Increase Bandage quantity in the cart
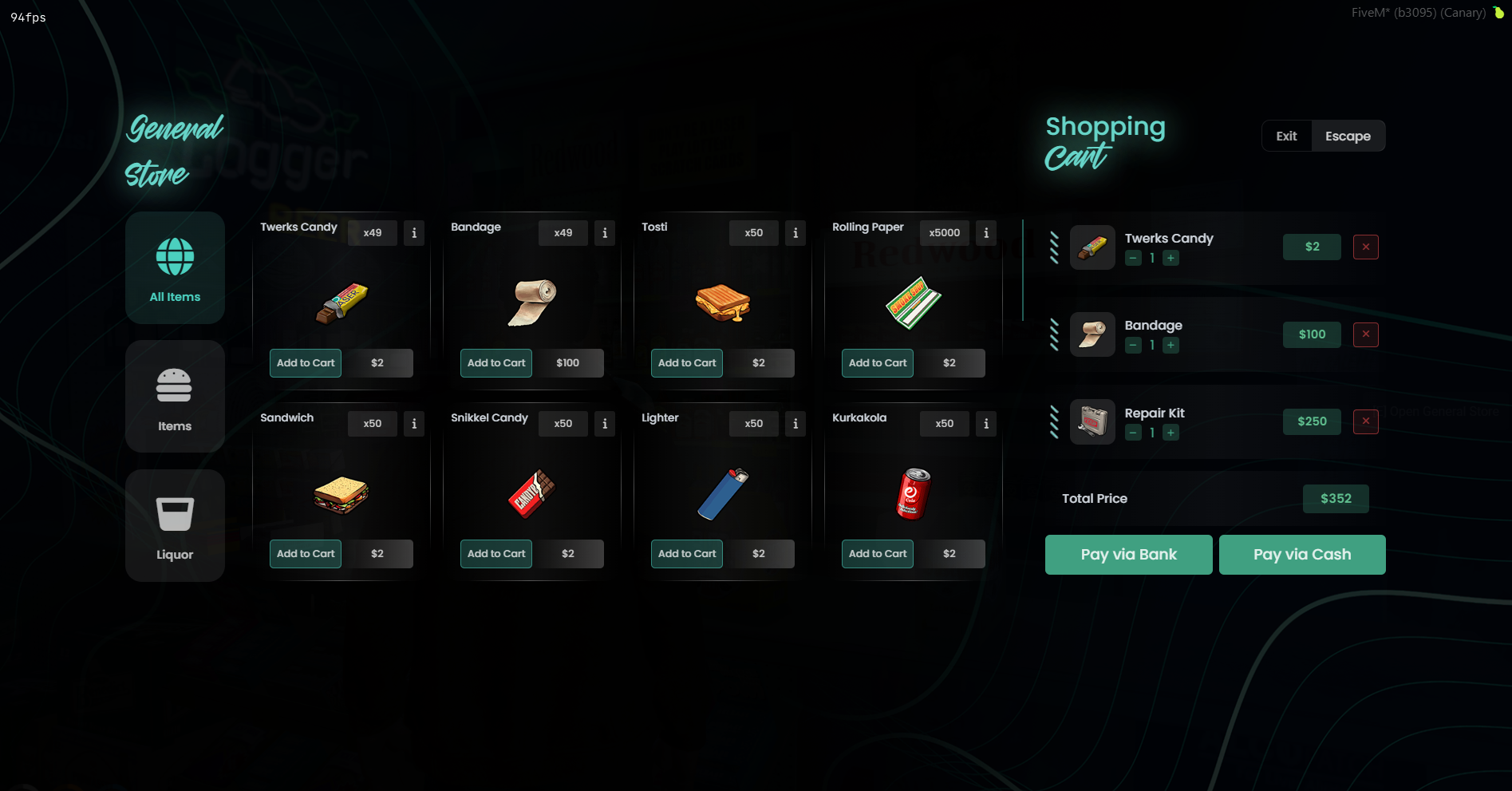 point(1171,346)
